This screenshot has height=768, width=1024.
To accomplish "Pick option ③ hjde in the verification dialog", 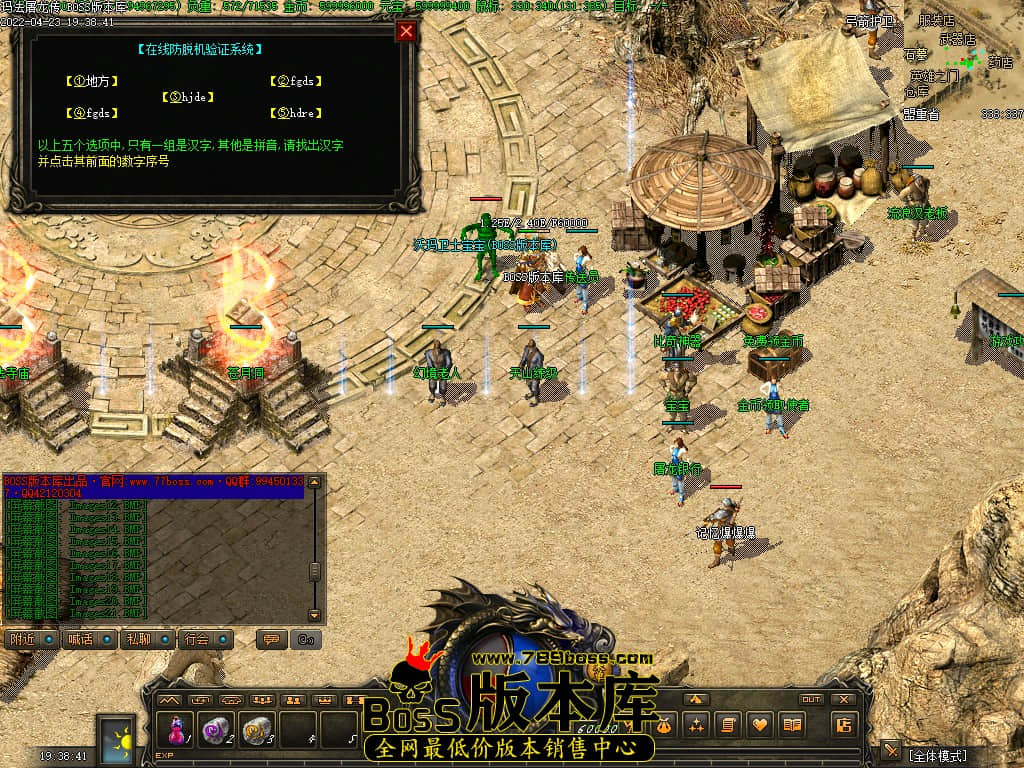I will [x=187, y=97].
